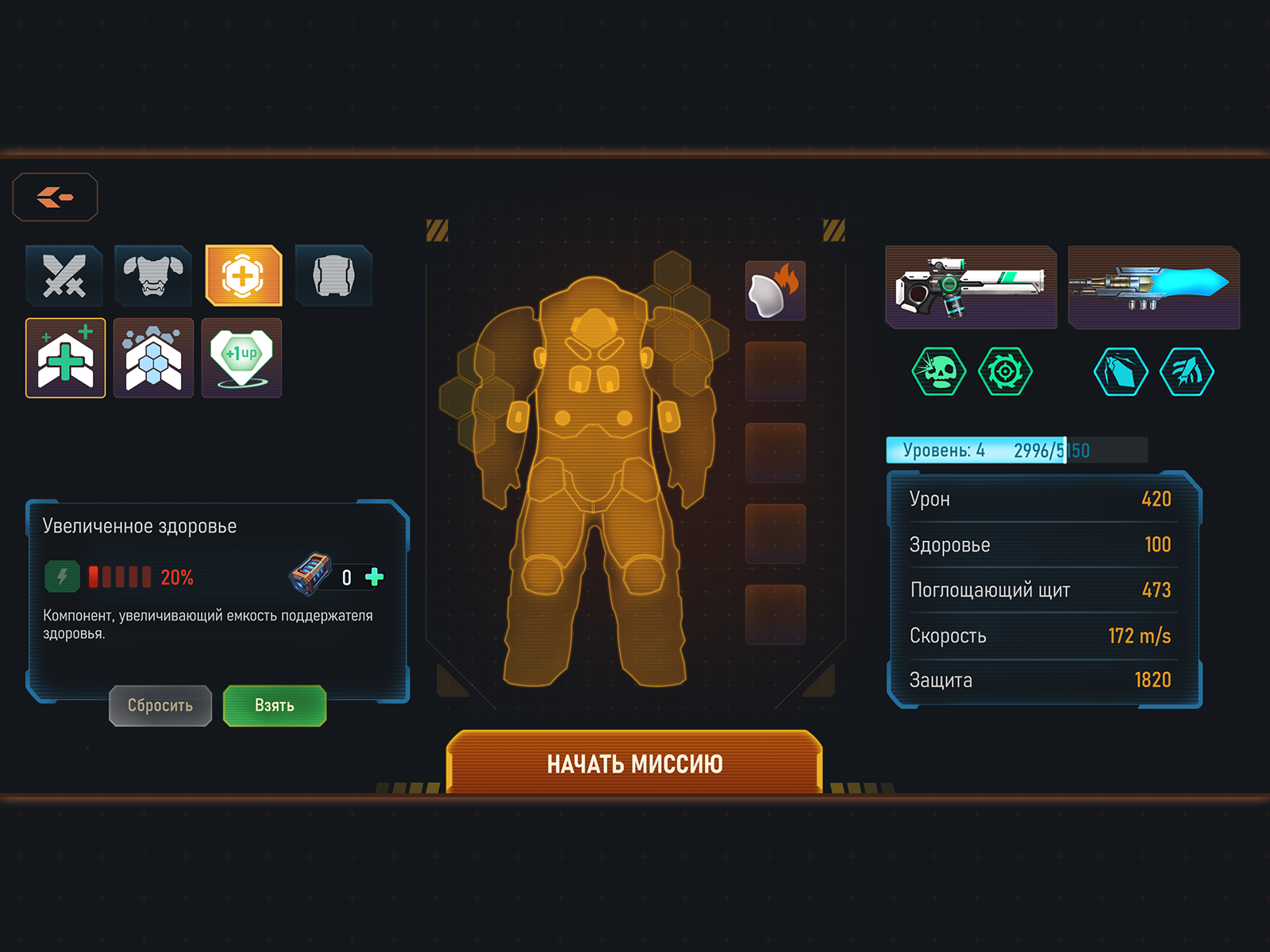Click the green plus stepper next to the battery counter

[x=374, y=578]
